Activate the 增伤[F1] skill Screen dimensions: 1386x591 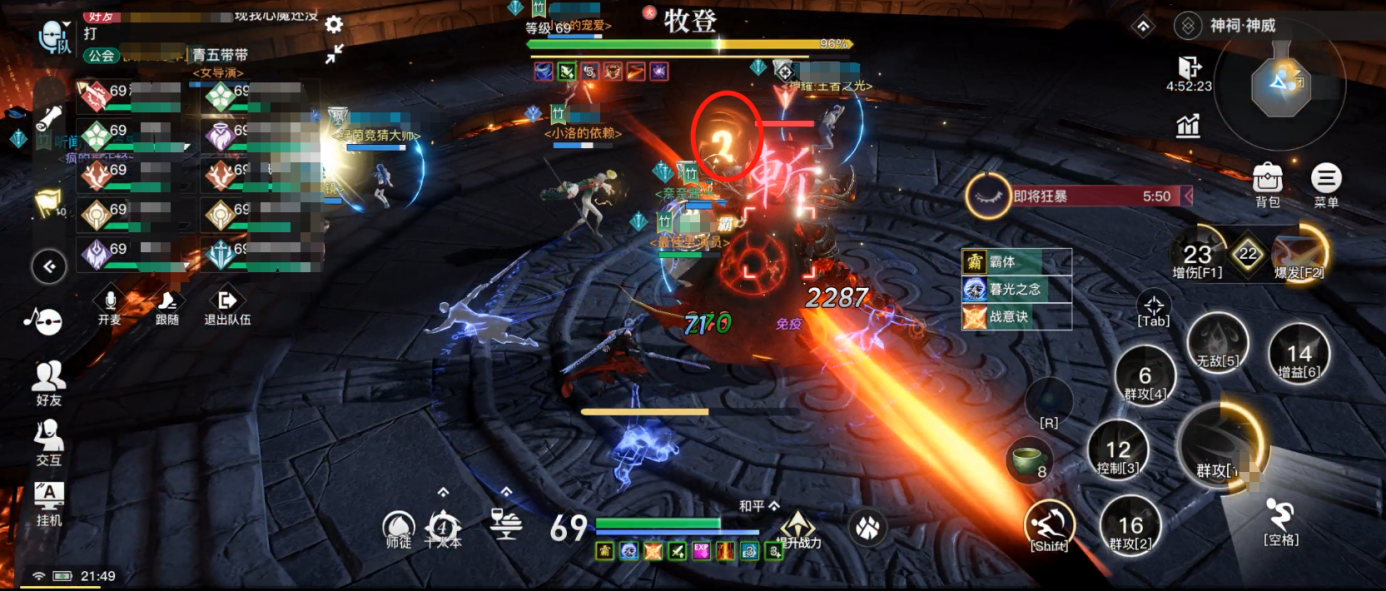click(x=1197, y=256)
